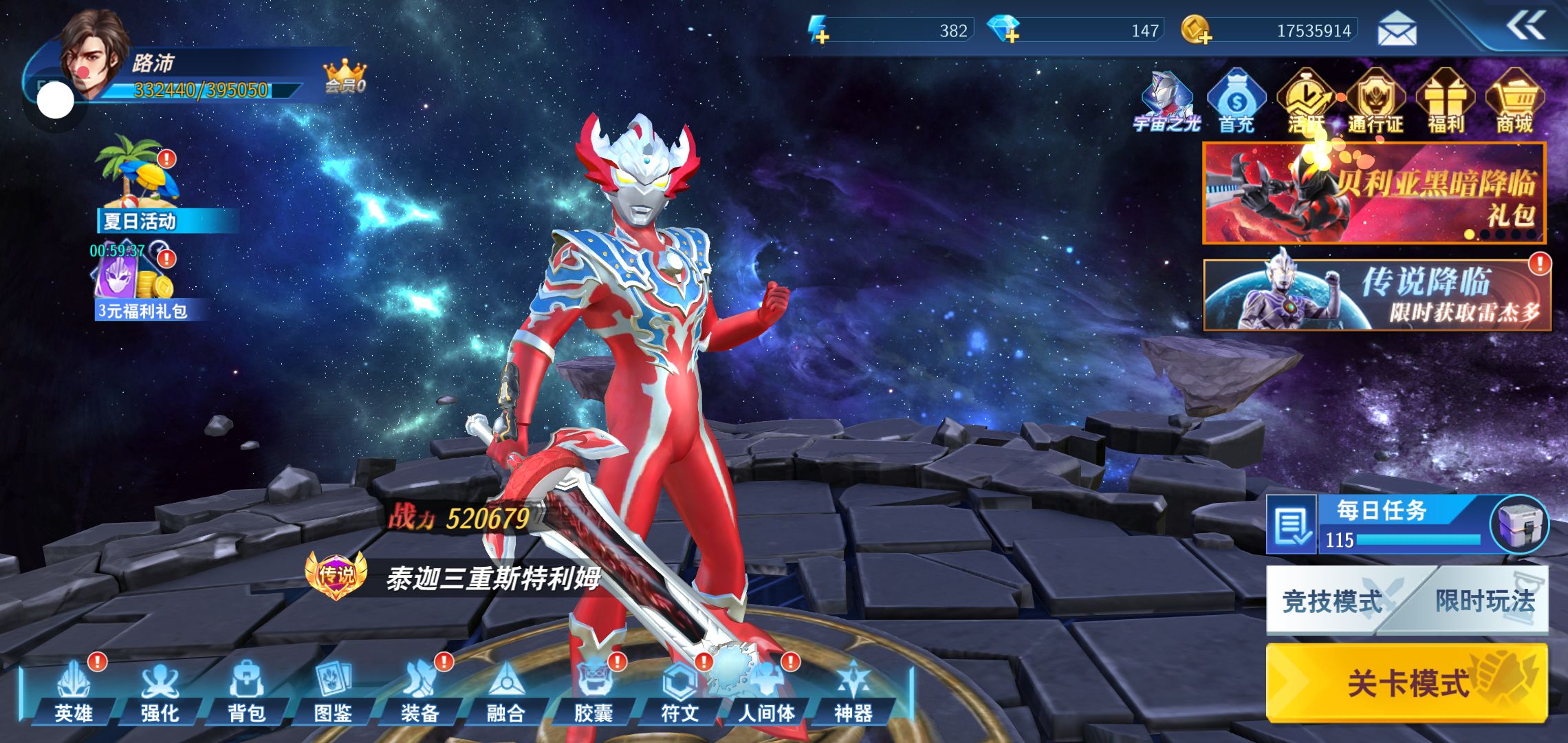Open 限时玩法 limited-time modes

point(1485,601)
